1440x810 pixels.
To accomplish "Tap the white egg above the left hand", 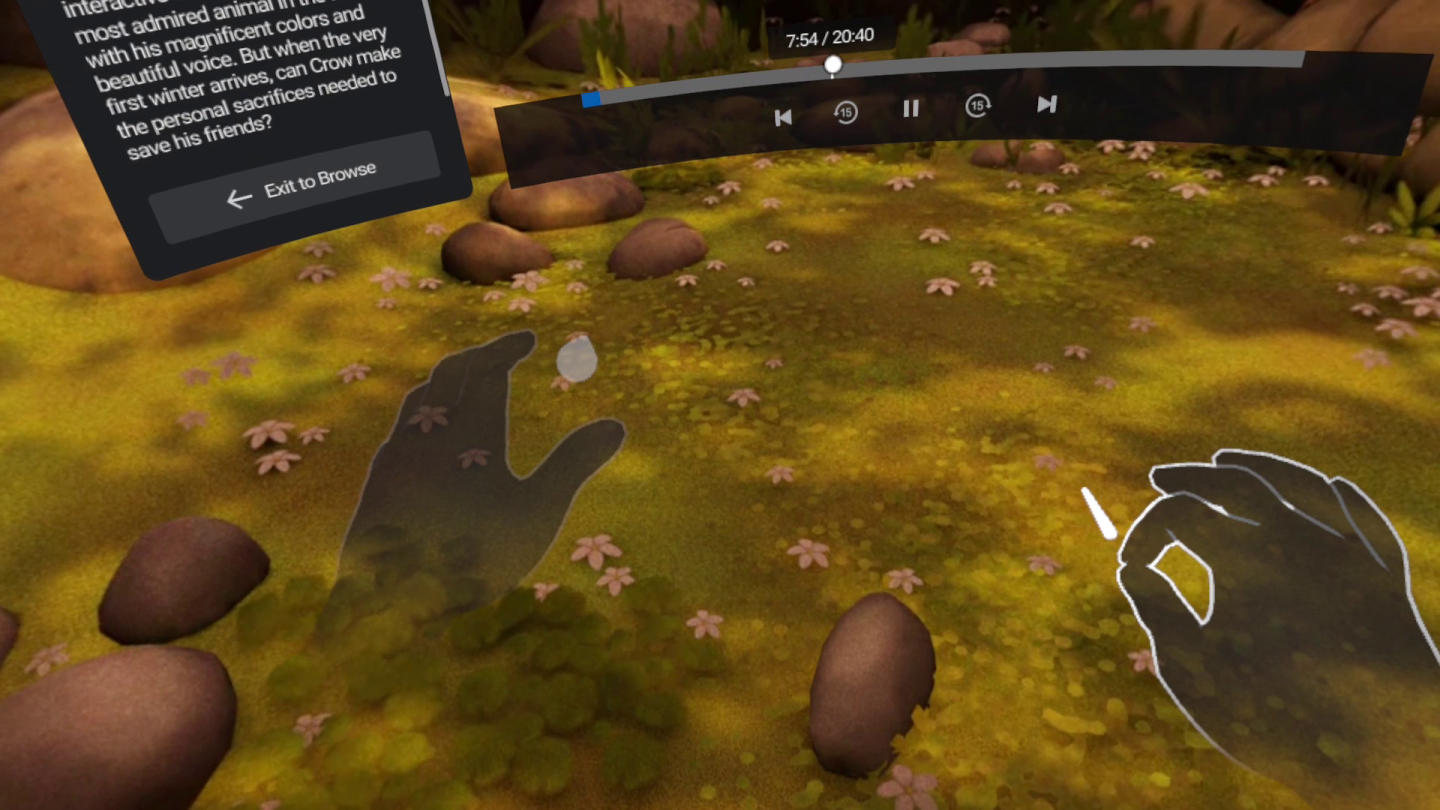I will coord(578,360).
